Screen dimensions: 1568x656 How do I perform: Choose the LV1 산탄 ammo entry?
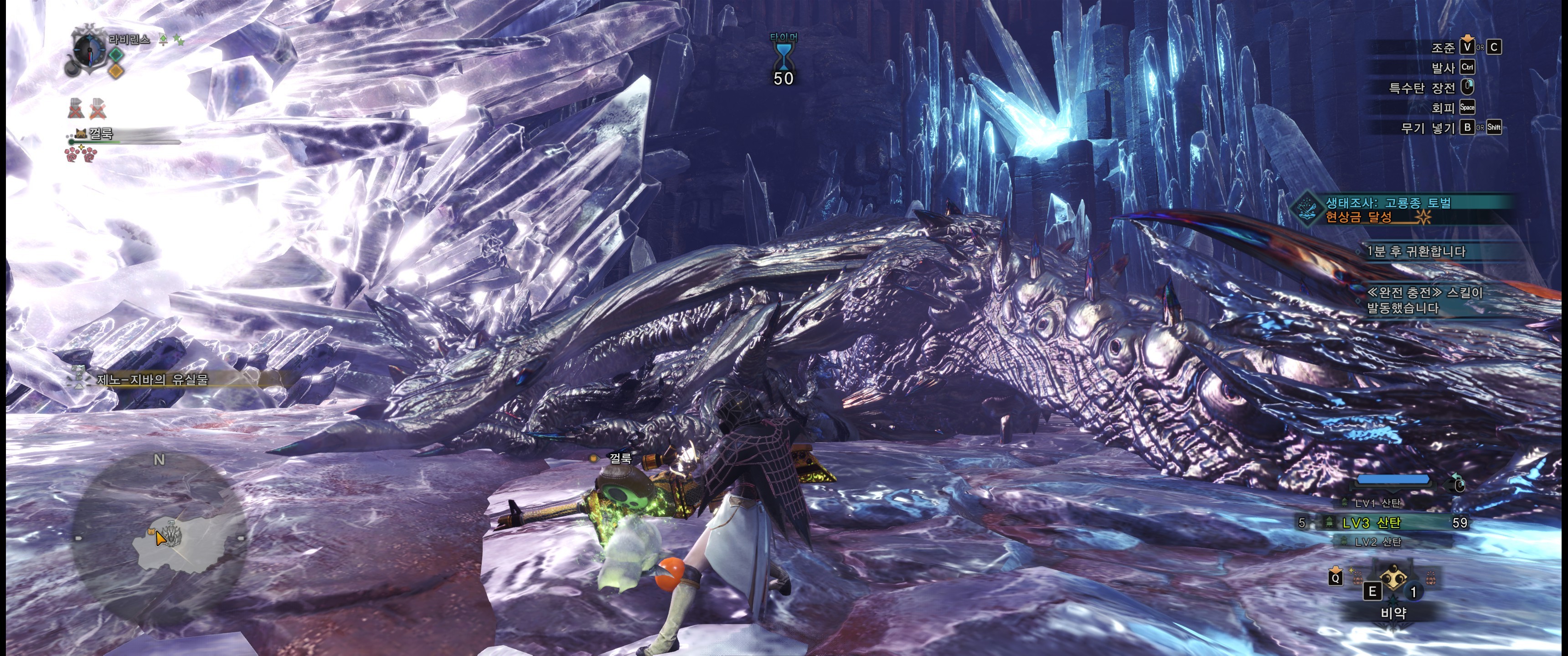(x=1377, y=502)
